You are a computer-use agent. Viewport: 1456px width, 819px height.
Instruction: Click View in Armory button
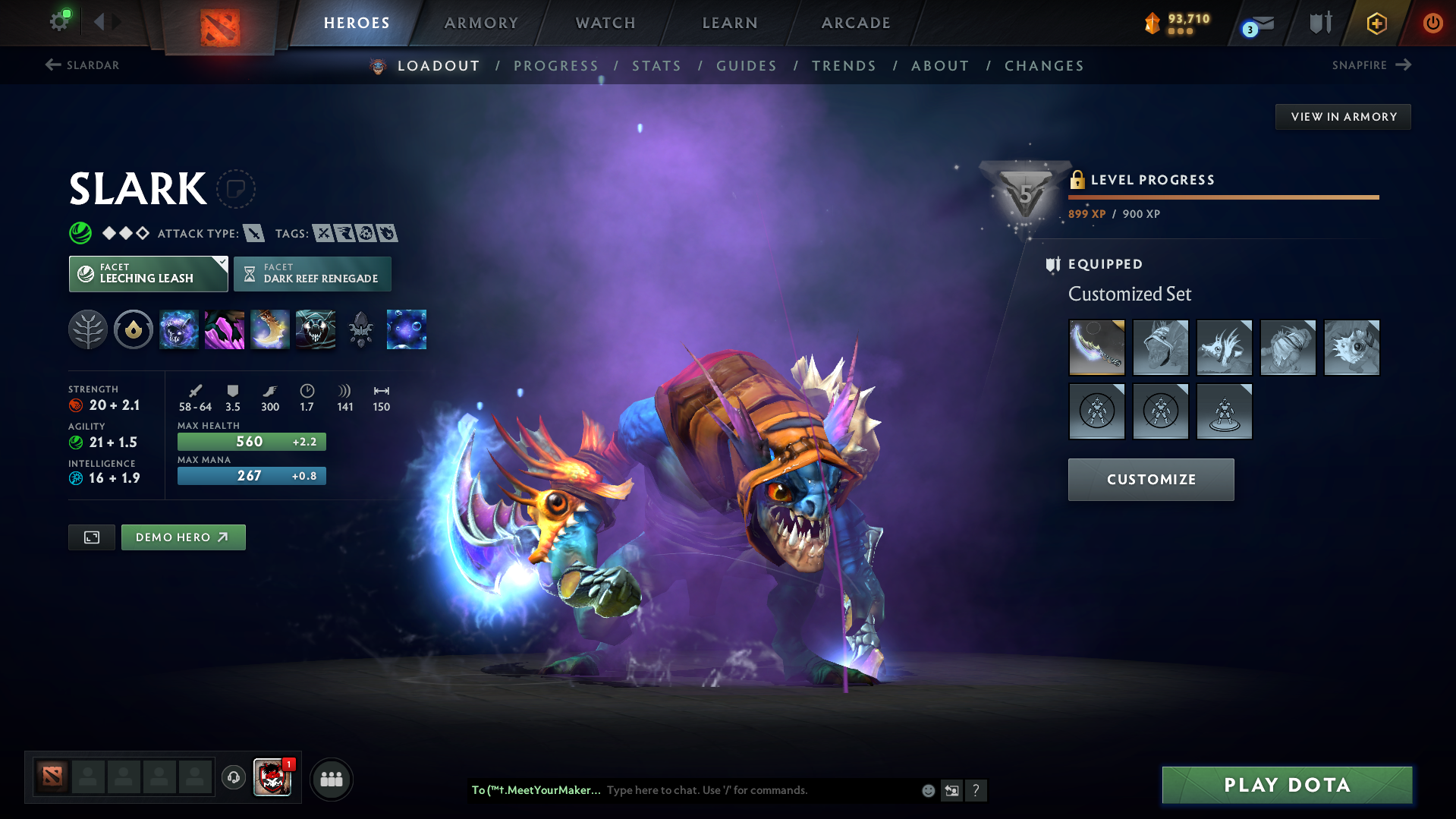1343,117
